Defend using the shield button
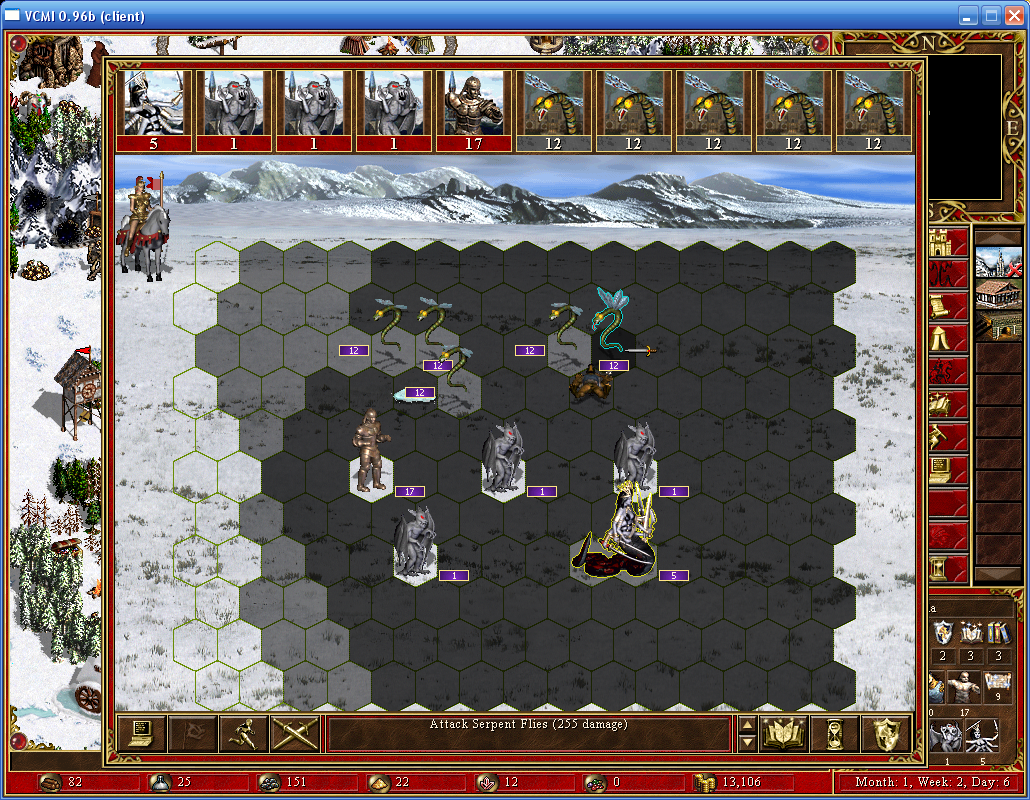1030x800 pixels. point(886,734)
